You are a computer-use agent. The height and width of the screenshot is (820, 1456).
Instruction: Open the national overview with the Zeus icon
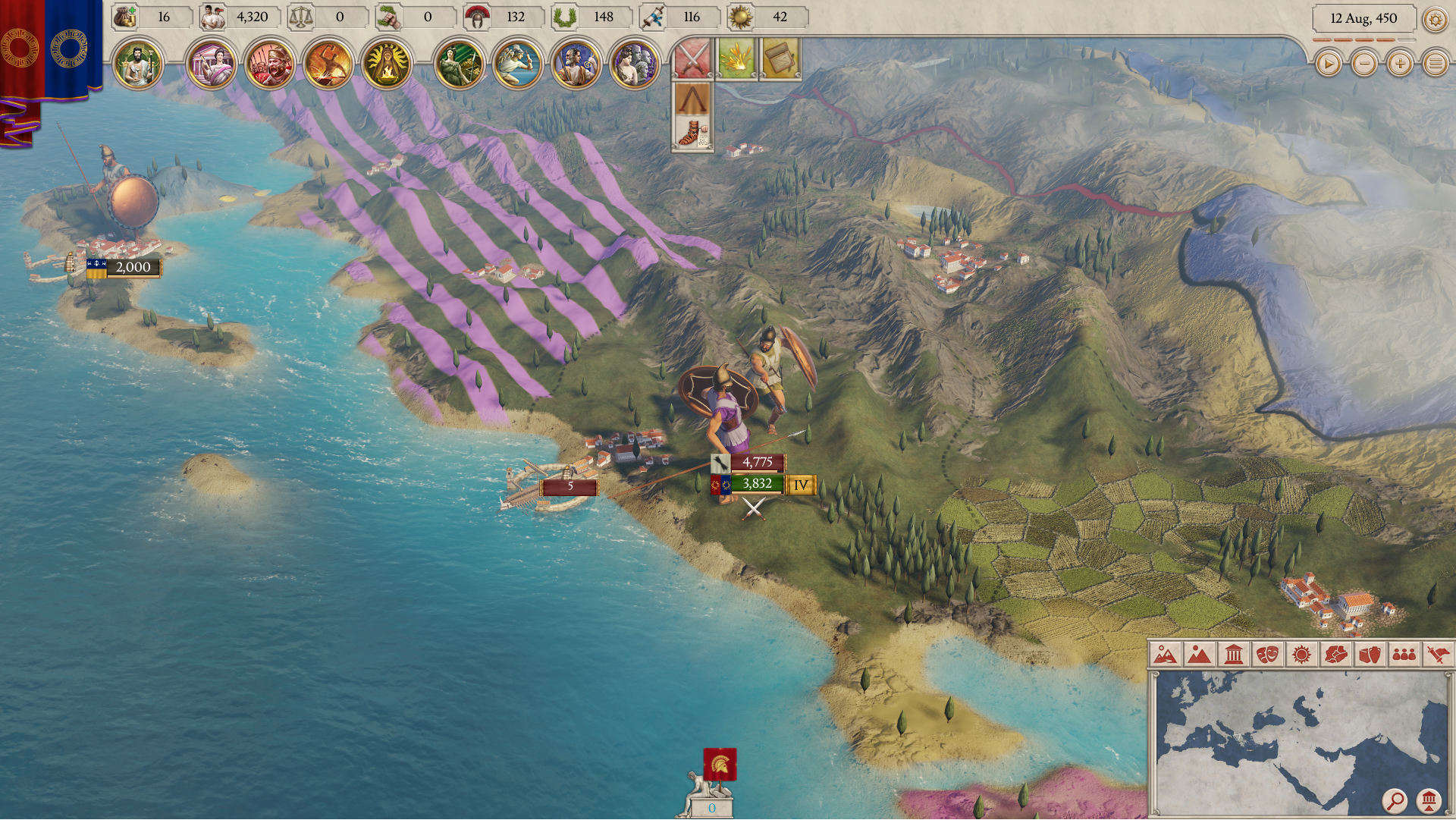coord(140,64)
